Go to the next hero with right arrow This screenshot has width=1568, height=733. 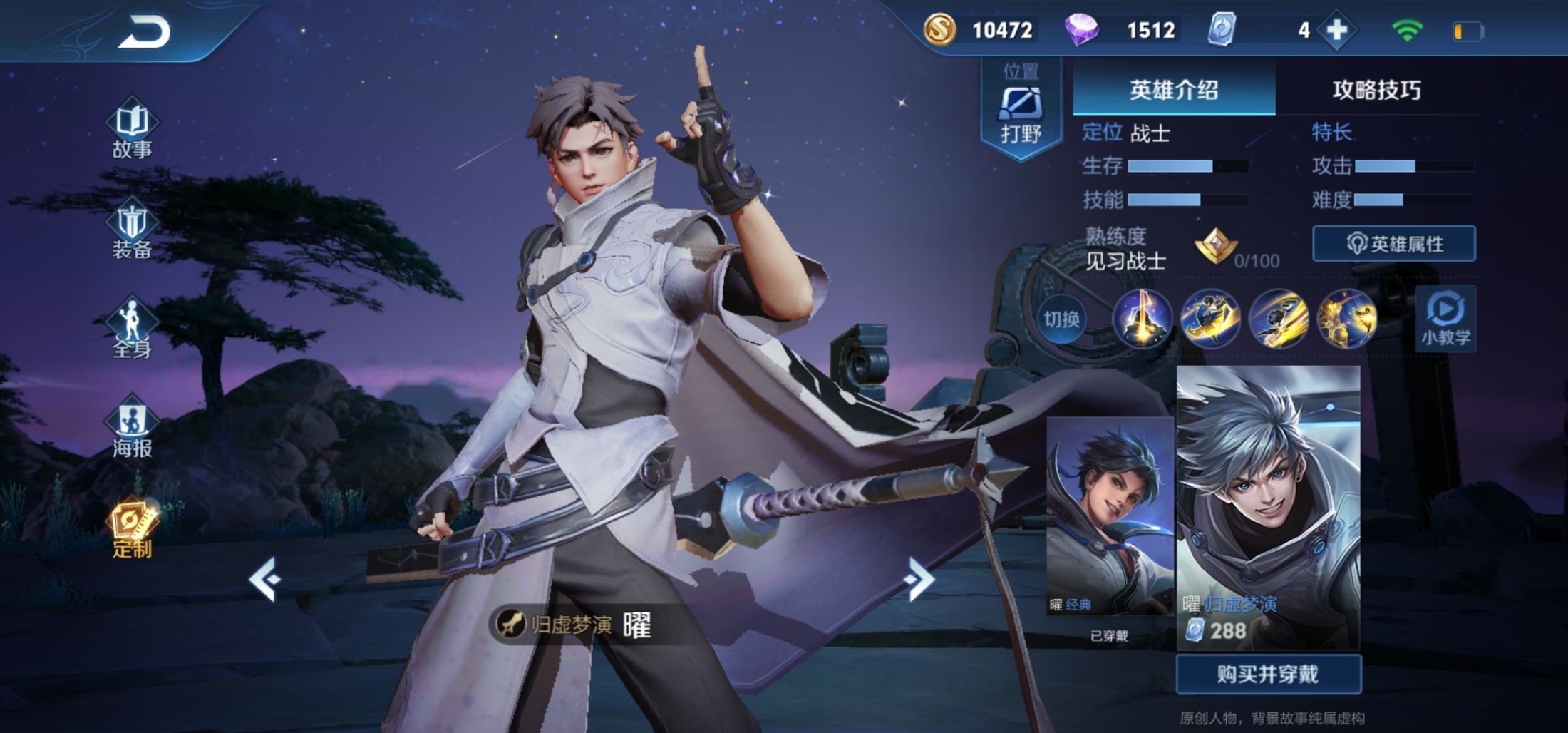pos(919,580)
